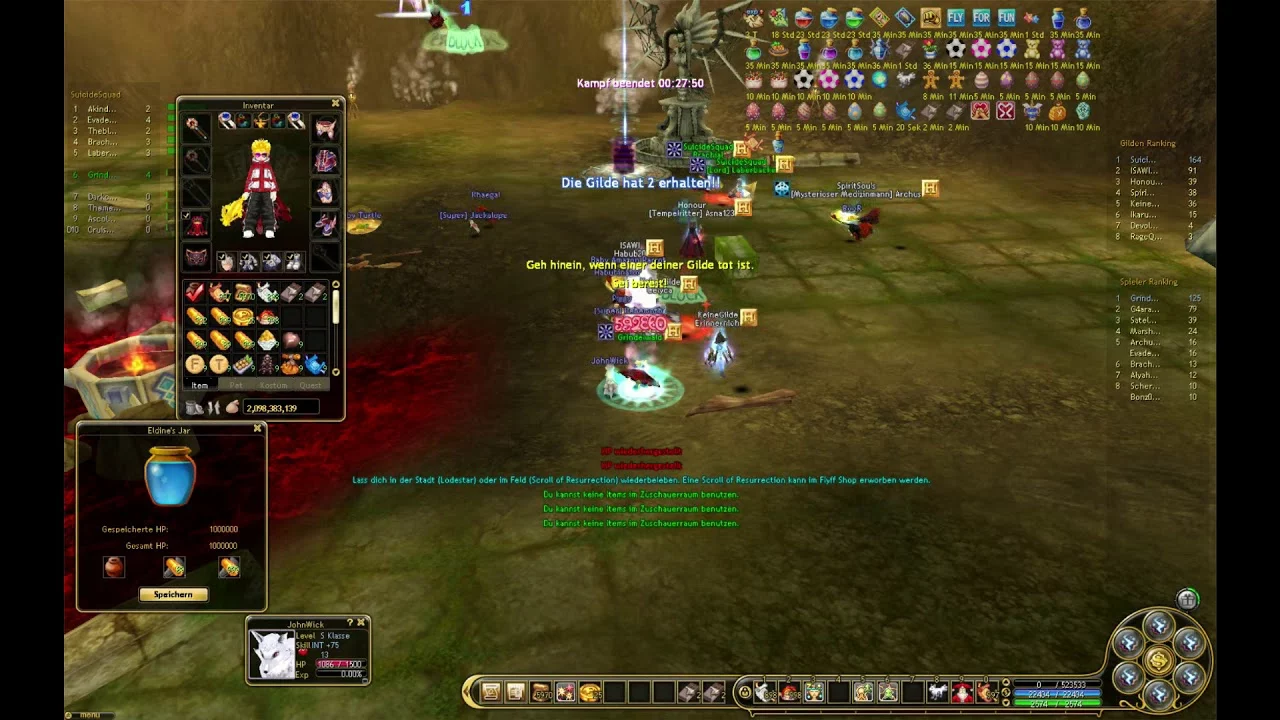Viewport: 1280px width, 720px height.
Task: Use the white horse hotbar slot
Action: (937, 692)
